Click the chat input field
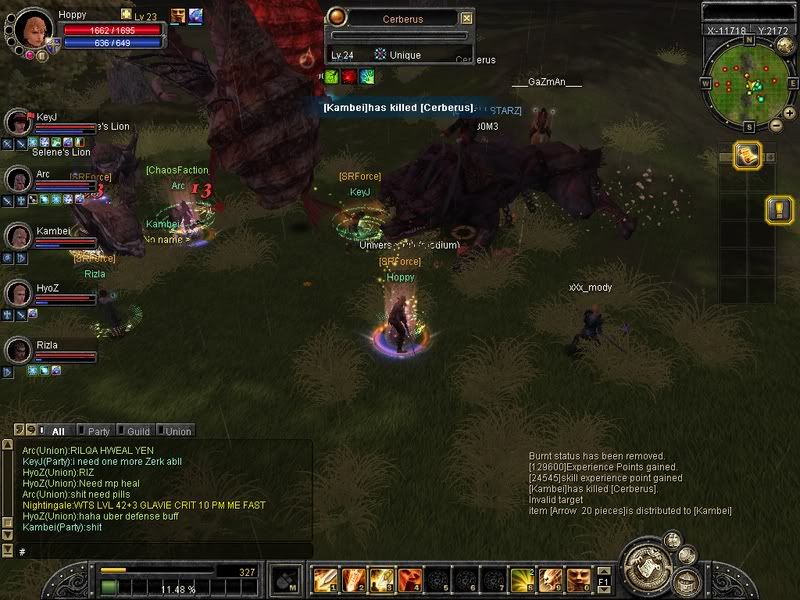This screenshot has width=800, height=600. pyautogui.click(x=160, y=551)
